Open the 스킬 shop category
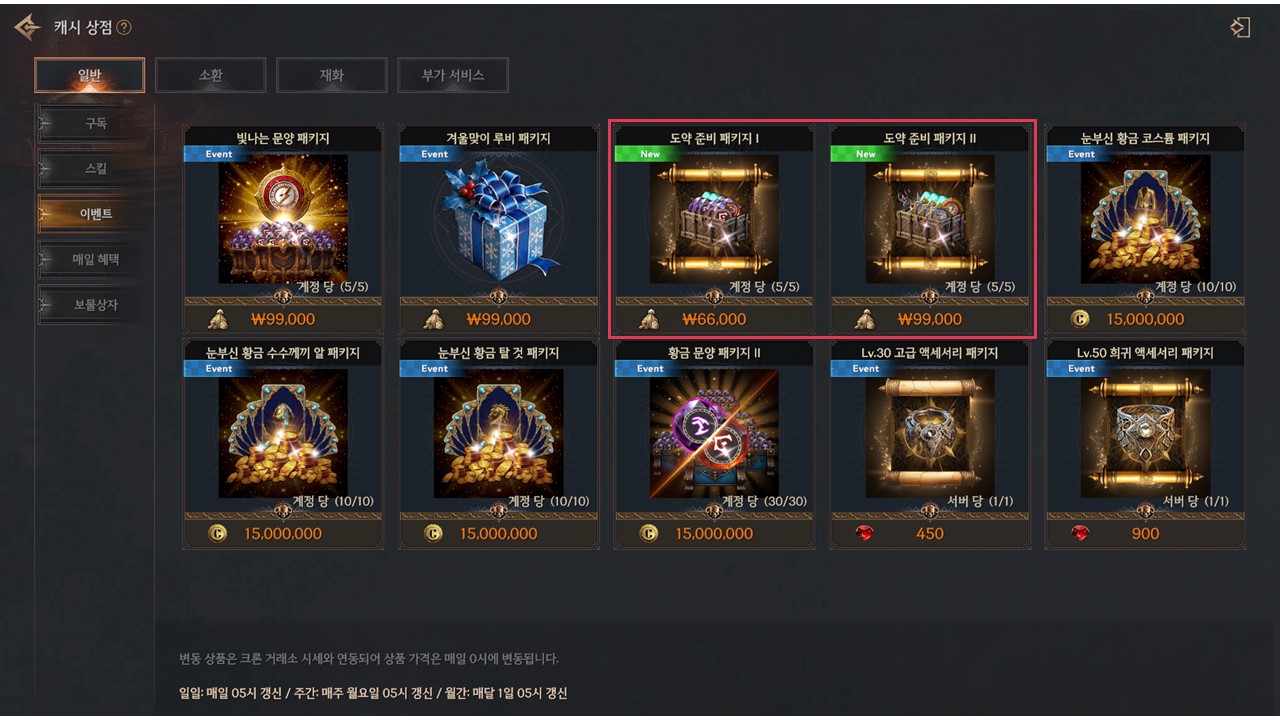 95,168
